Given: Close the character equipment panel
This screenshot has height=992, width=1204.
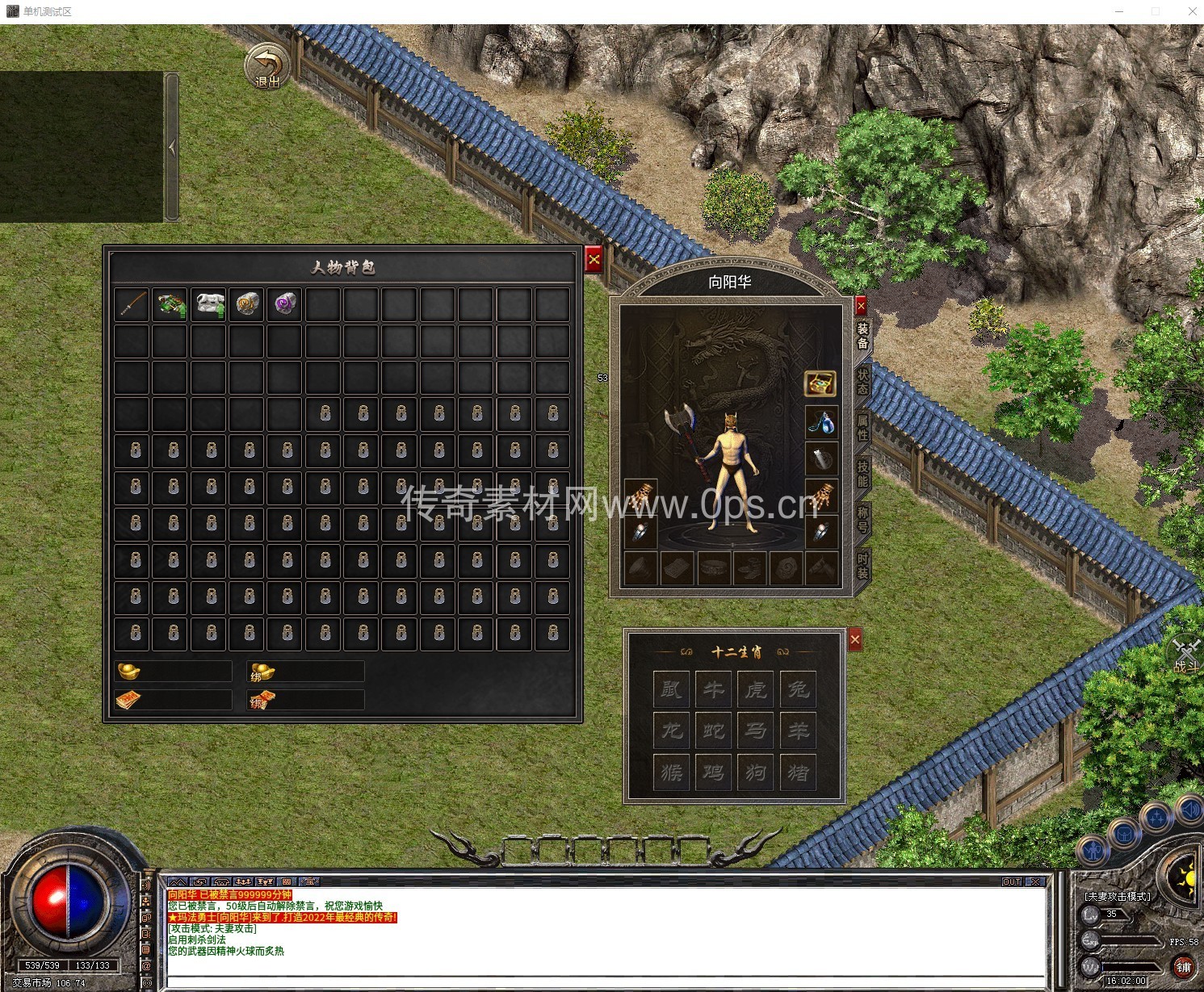Looking at the screenshot, I should (861, 306).
